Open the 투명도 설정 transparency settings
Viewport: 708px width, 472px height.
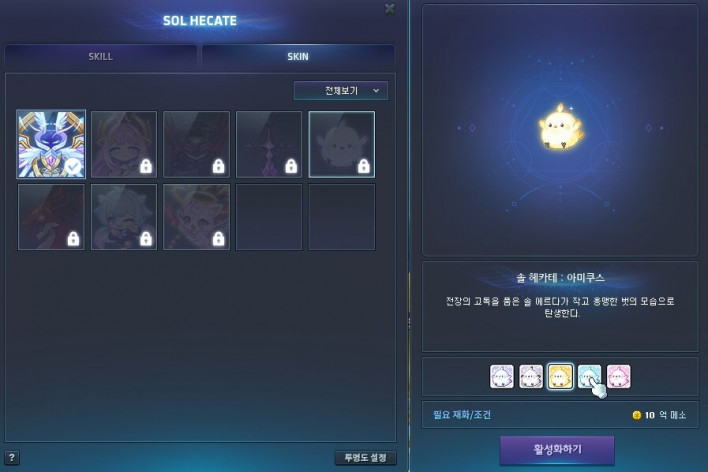pos(365,458)
